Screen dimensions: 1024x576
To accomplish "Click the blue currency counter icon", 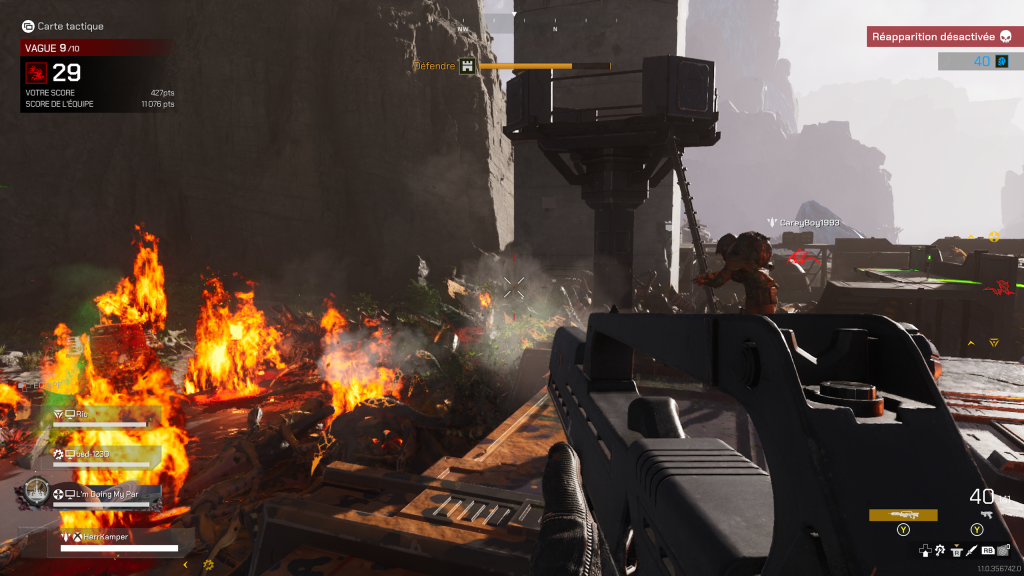I will click(1002, 62).
